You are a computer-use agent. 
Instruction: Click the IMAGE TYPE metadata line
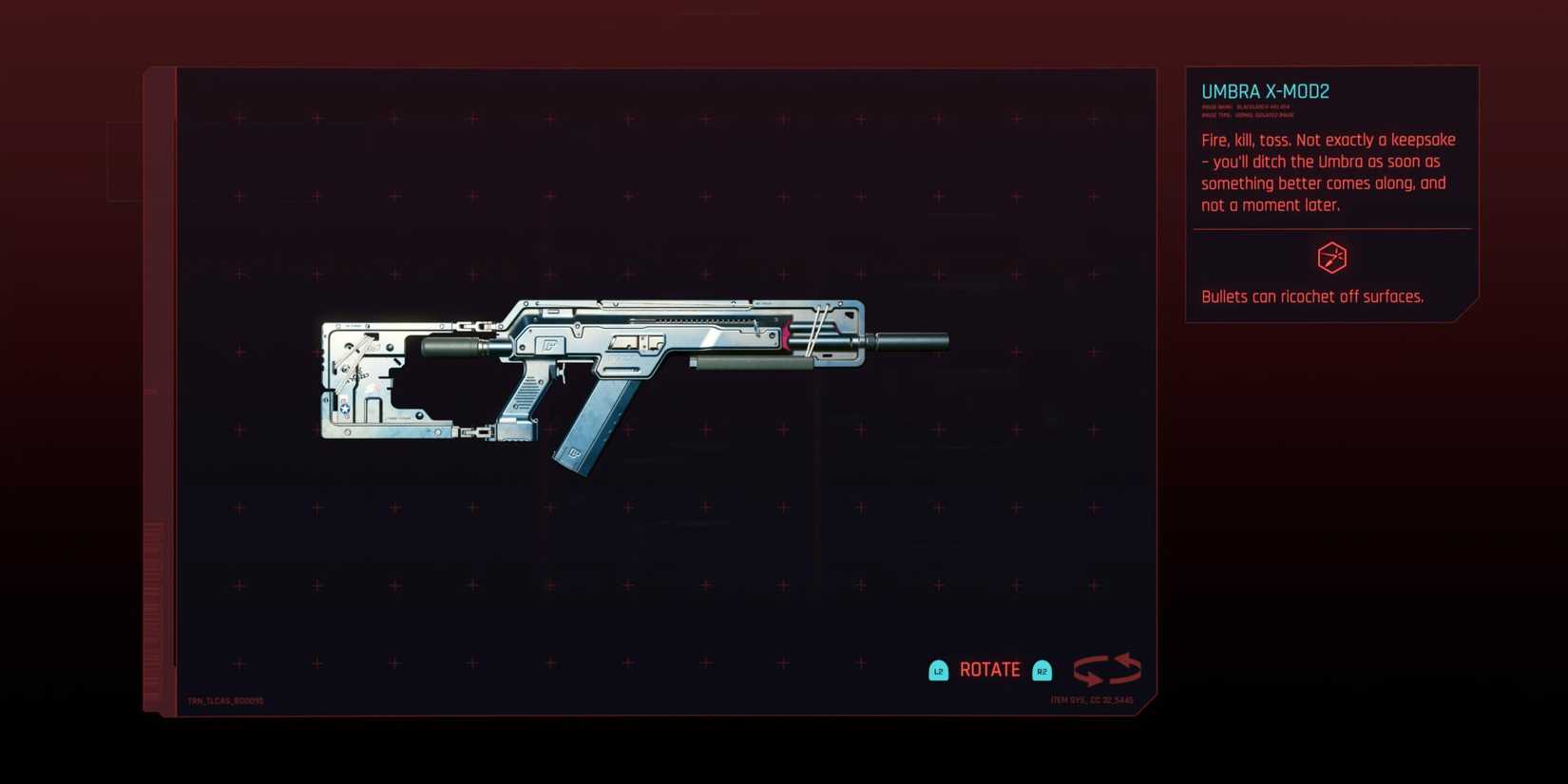(1245, 116)
